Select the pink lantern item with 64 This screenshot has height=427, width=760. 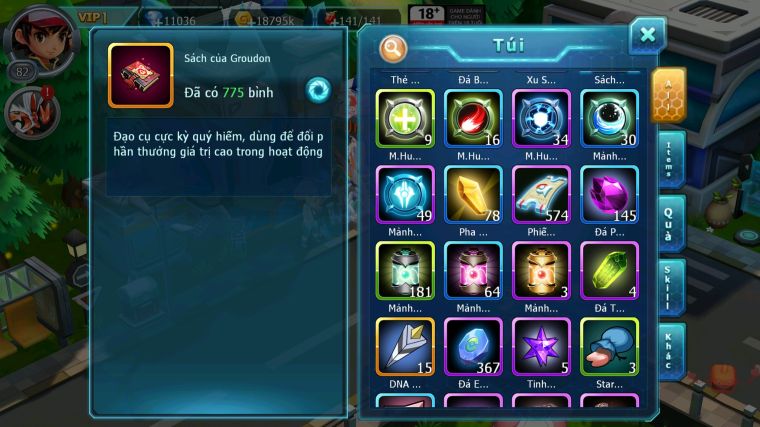click(x=472, y=270)
